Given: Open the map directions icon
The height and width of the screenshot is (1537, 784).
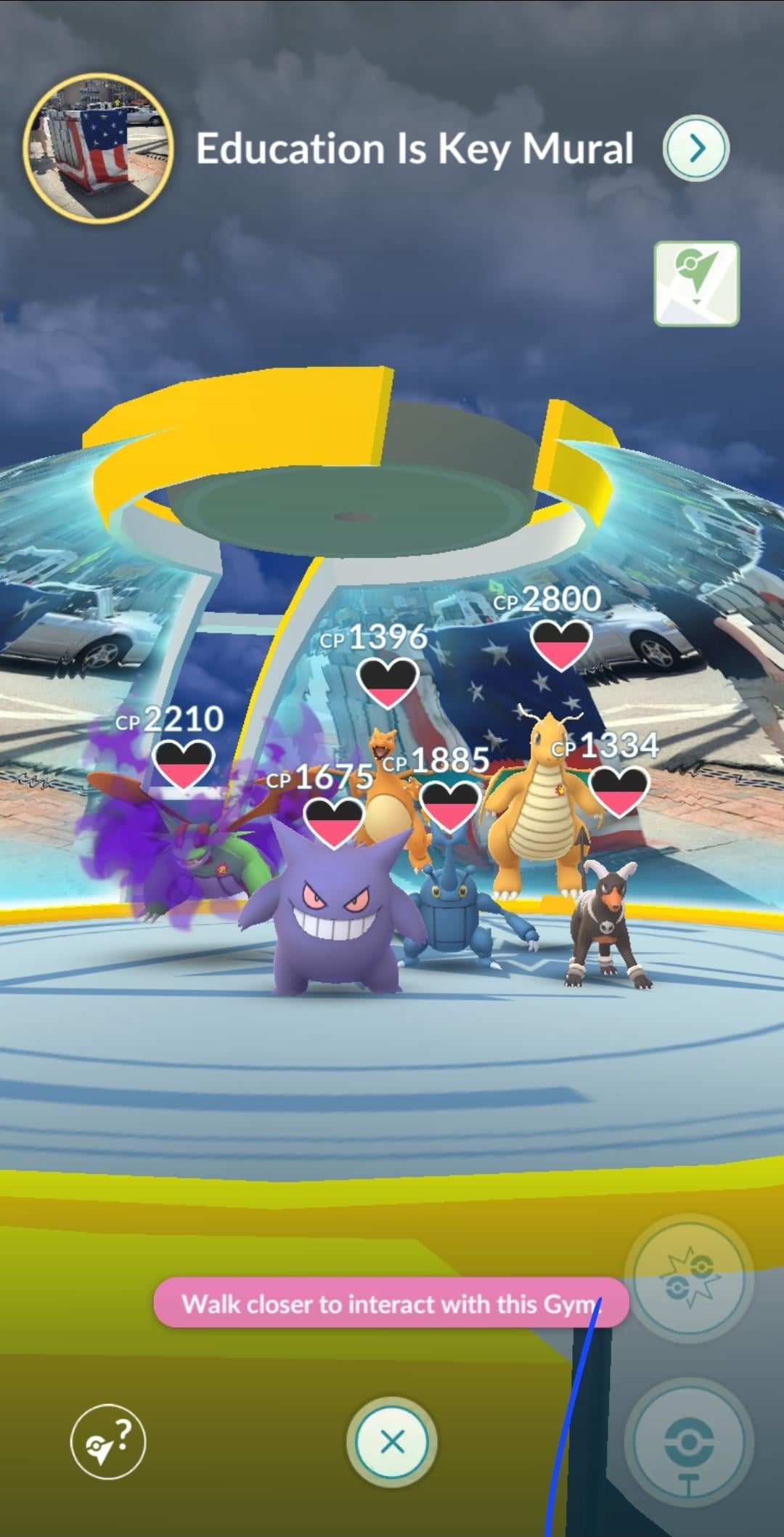Looking at the screenshot, I should click(696, 284).
